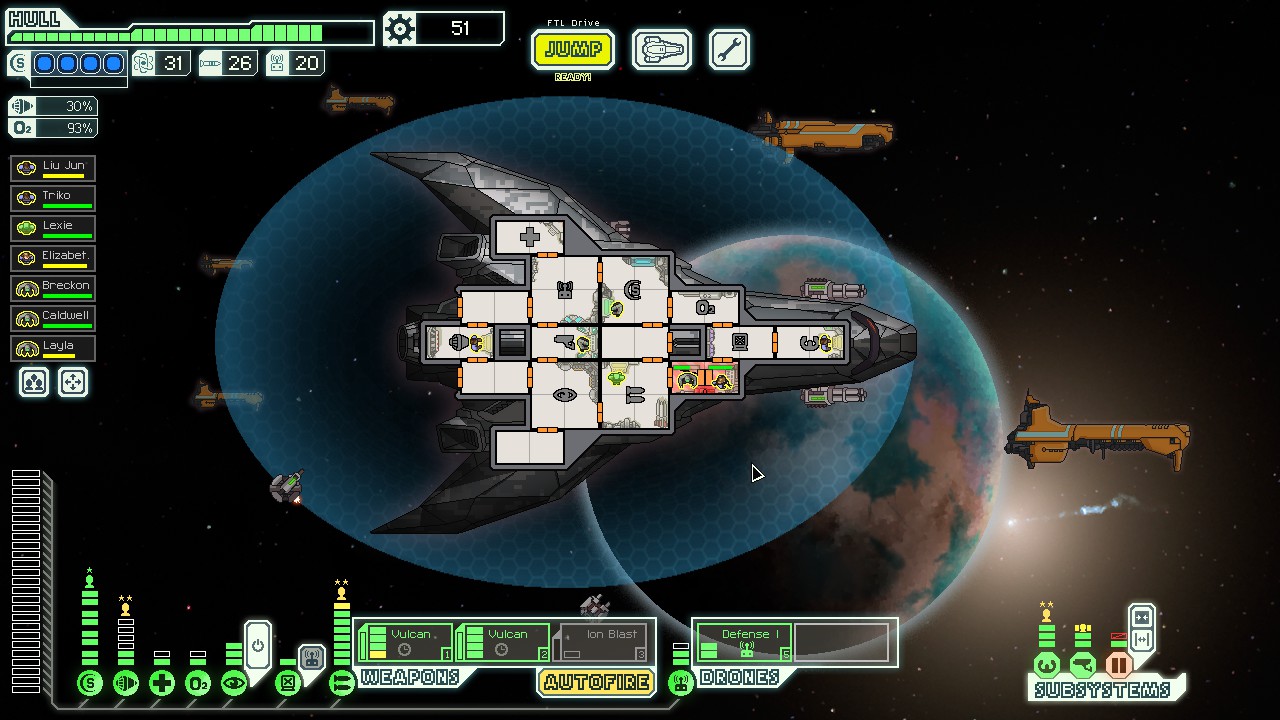Click the FTL Drive JUMP button

pyautogui.click(x=572, y=49)
